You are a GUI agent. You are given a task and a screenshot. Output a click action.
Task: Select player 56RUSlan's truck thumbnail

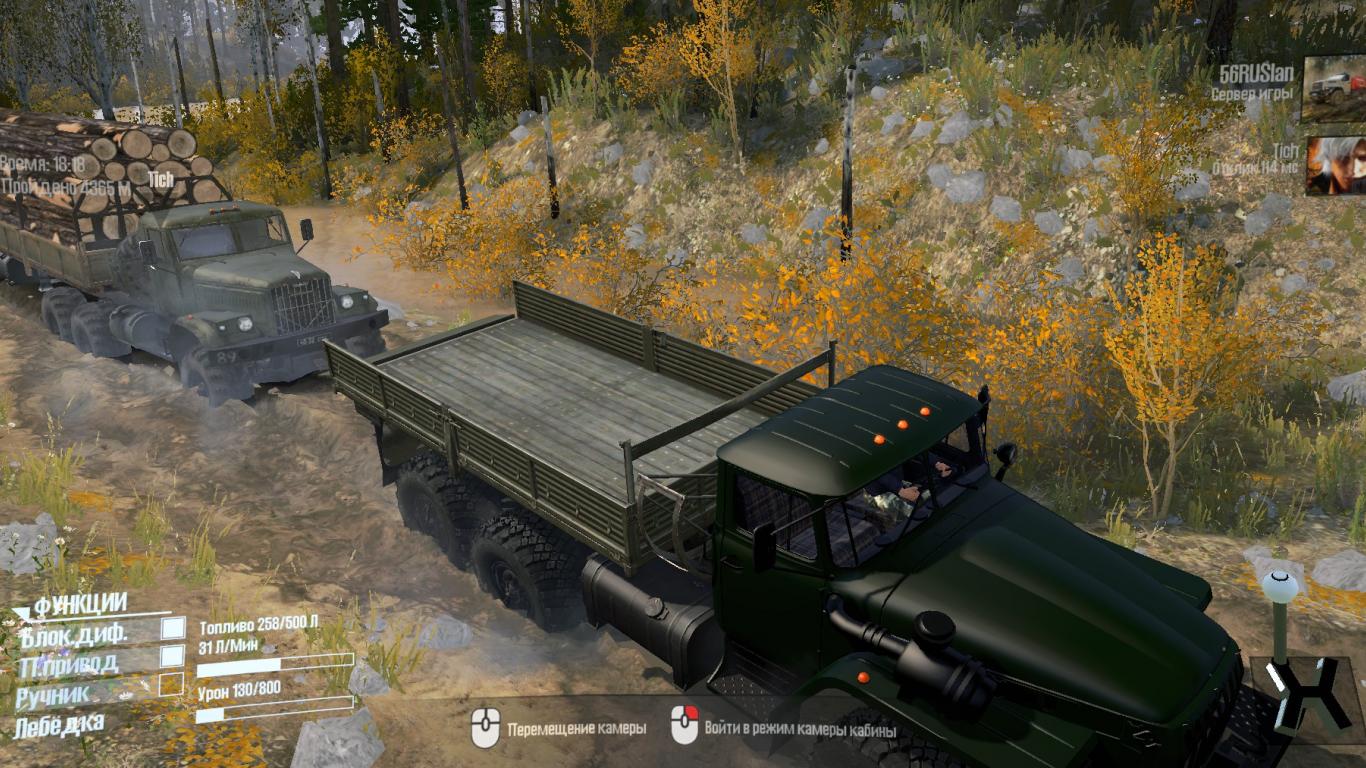[x=1333, y=88]
